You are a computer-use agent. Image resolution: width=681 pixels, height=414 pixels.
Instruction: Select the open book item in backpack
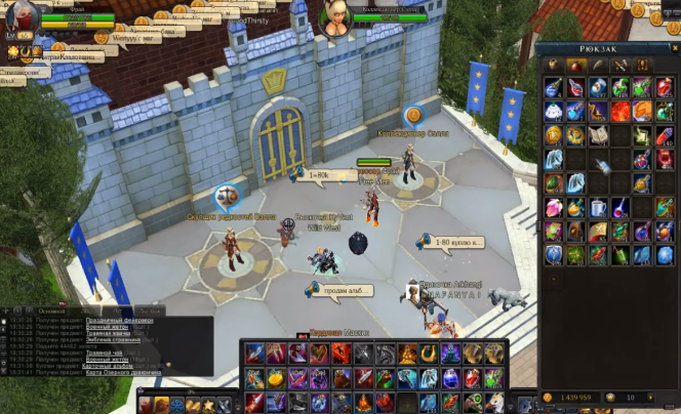coord(597,134)
